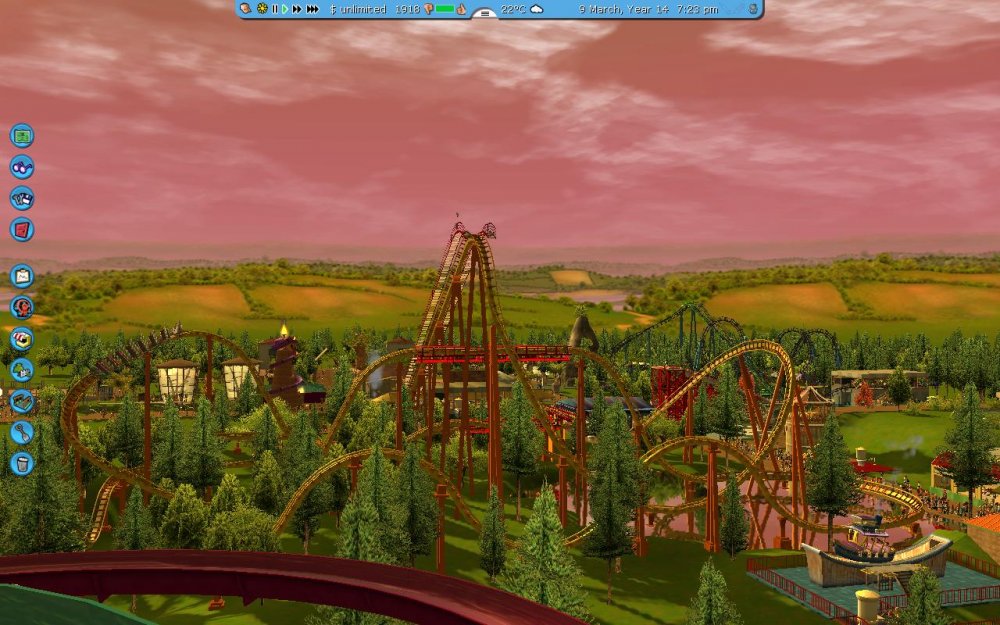The height and width of the screenshot is (625, 1000).
Task: Open the park map icon
Action: point(22,135)
